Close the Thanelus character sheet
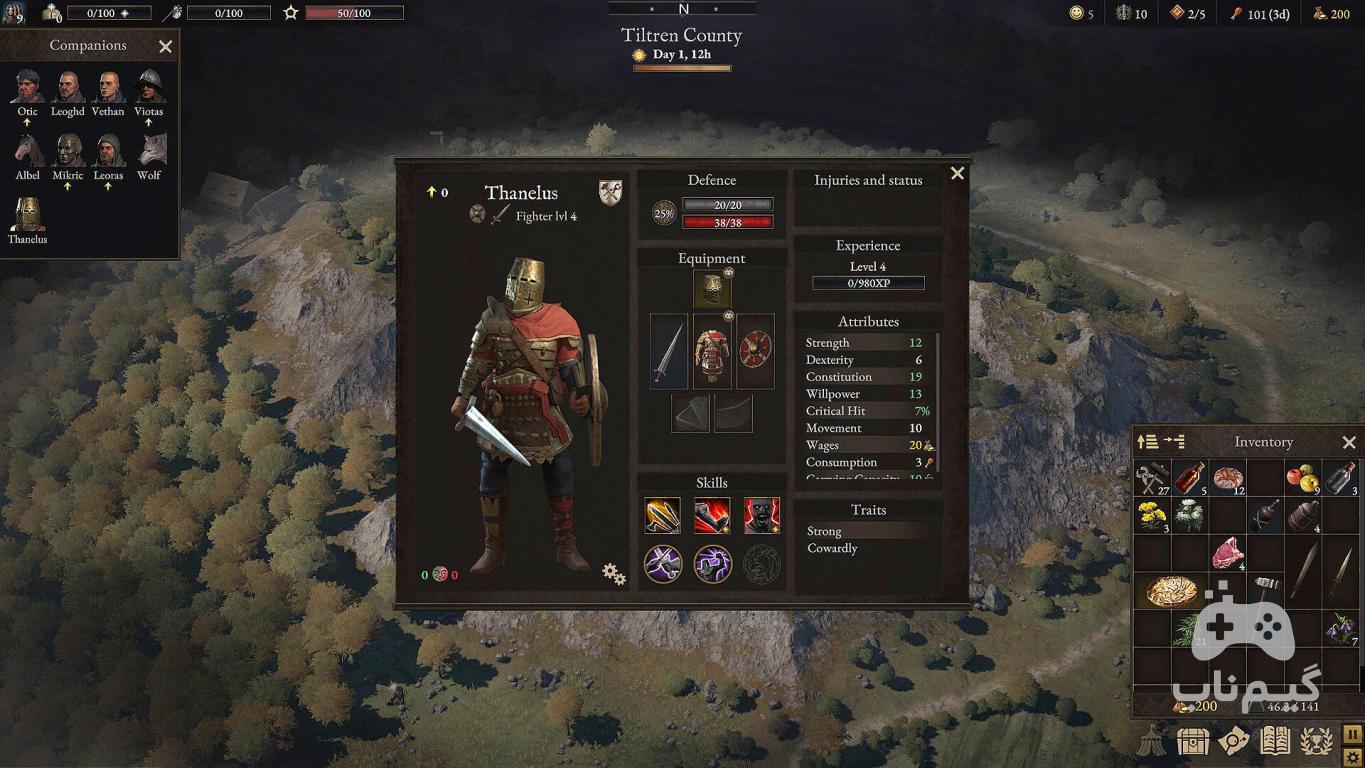 [x=957, y=173]
